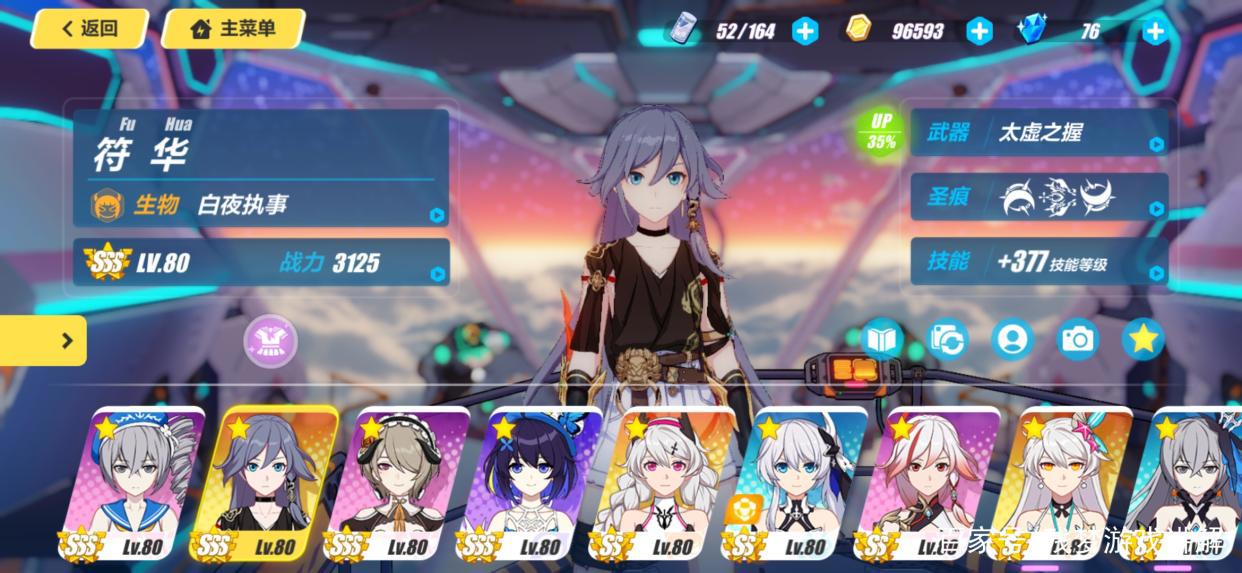Add stamina with the plus button
Viewport: 1242px width, 573px height.
click(x=805, y=31)
